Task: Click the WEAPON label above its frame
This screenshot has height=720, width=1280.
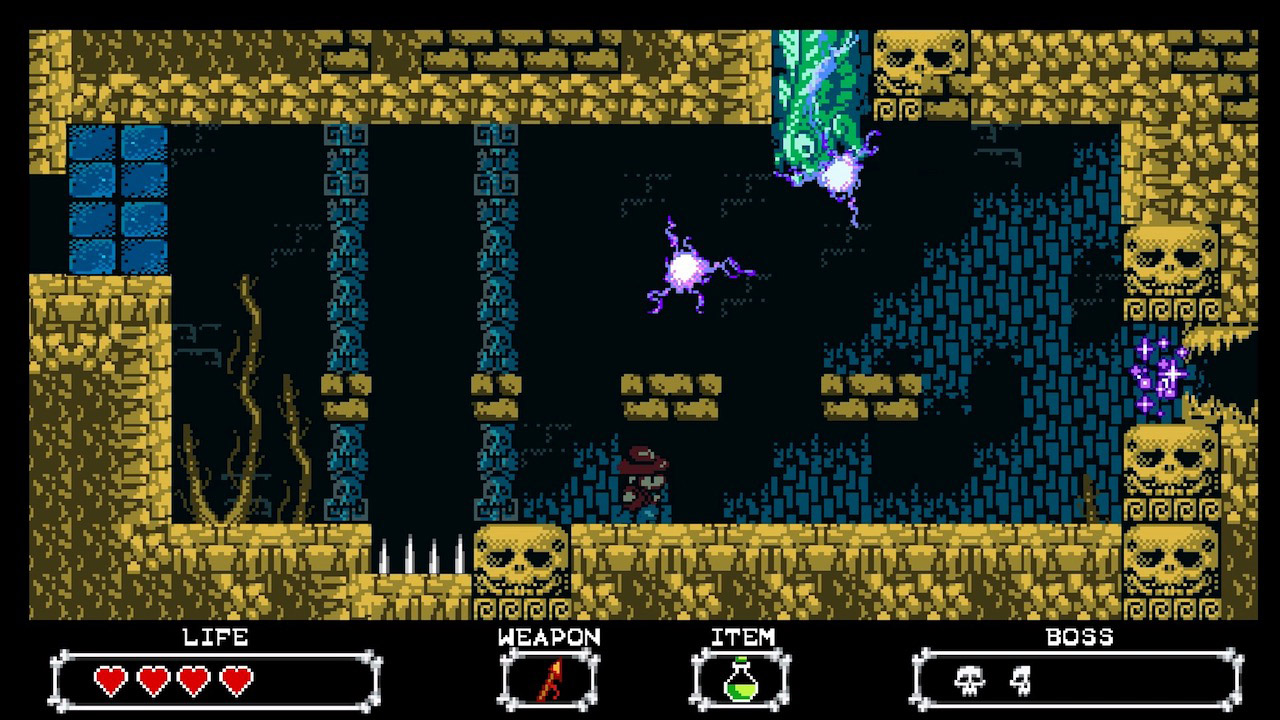Action: click(548, 636)
